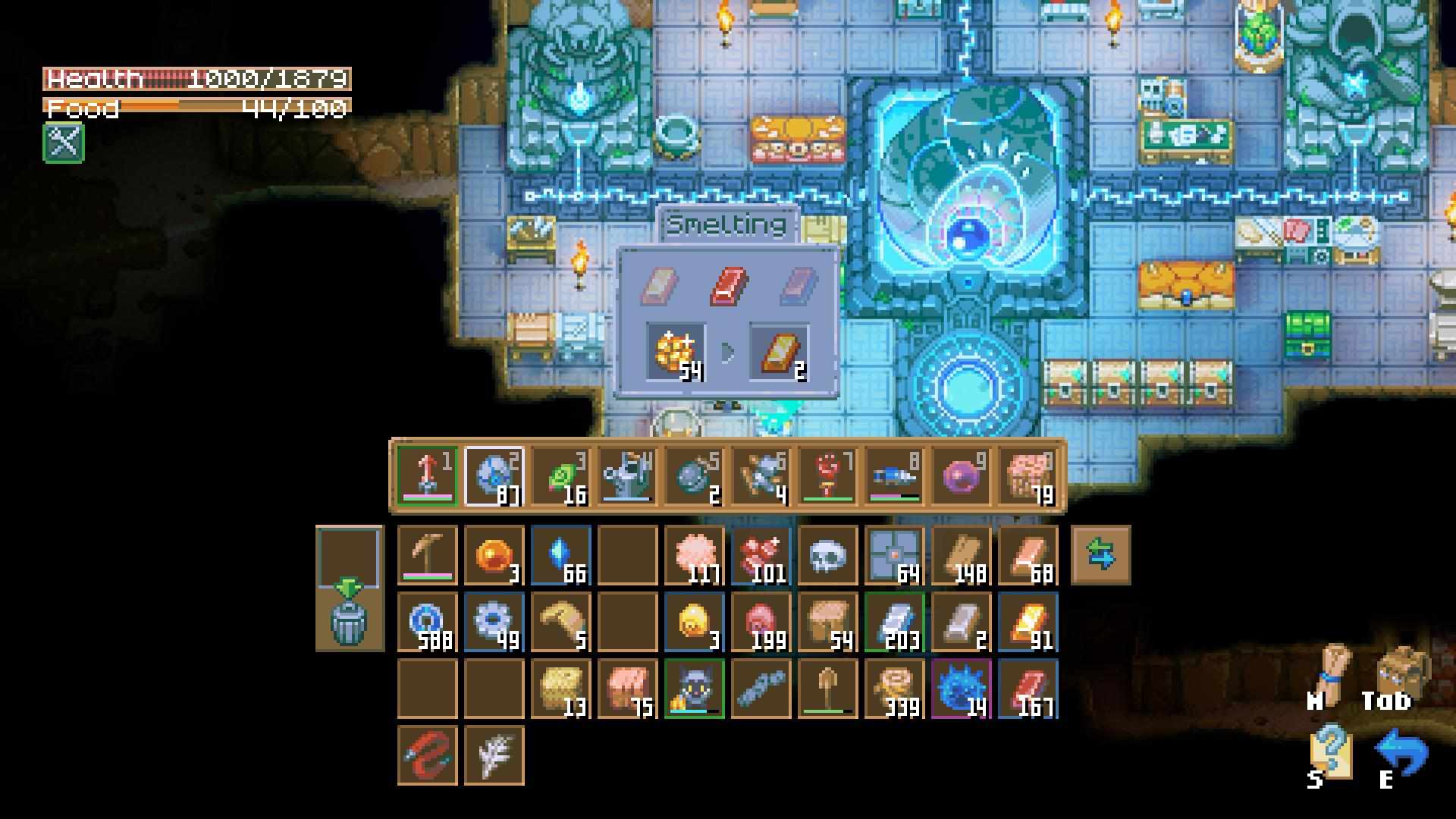Screen dimensions: 1456x819
Task: Collect the smelted gold bar output
Action: (779, 352)
